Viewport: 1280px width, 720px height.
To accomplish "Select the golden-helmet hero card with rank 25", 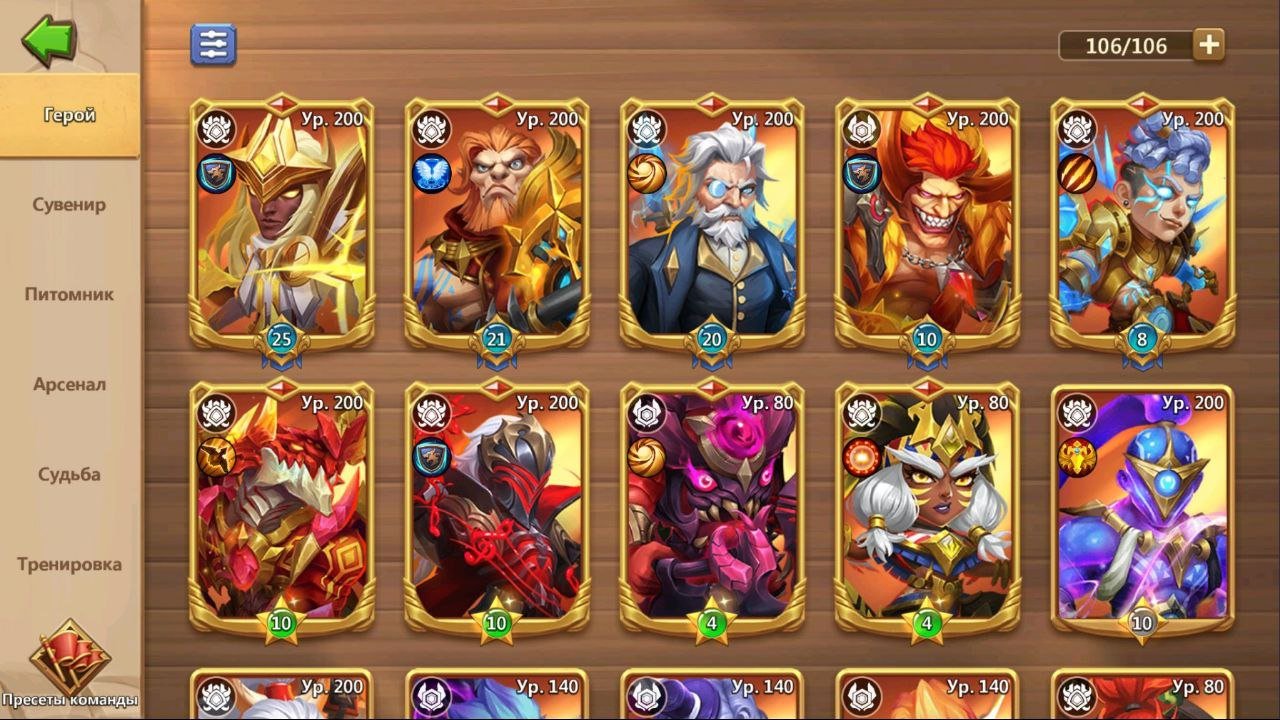I will pyautogui.click(x=282, y=225).
